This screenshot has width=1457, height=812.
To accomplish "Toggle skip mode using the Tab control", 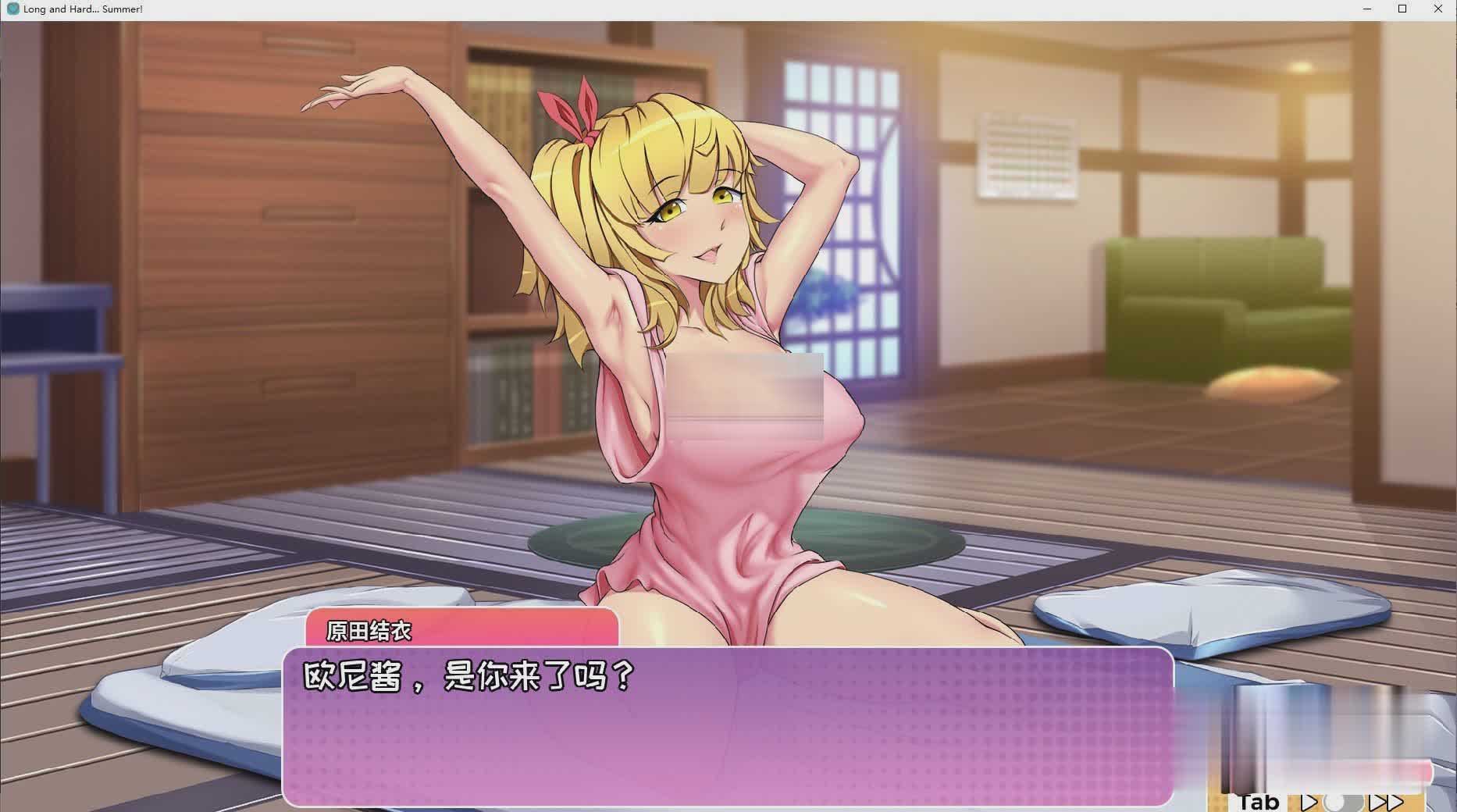I will [1259, 801].
